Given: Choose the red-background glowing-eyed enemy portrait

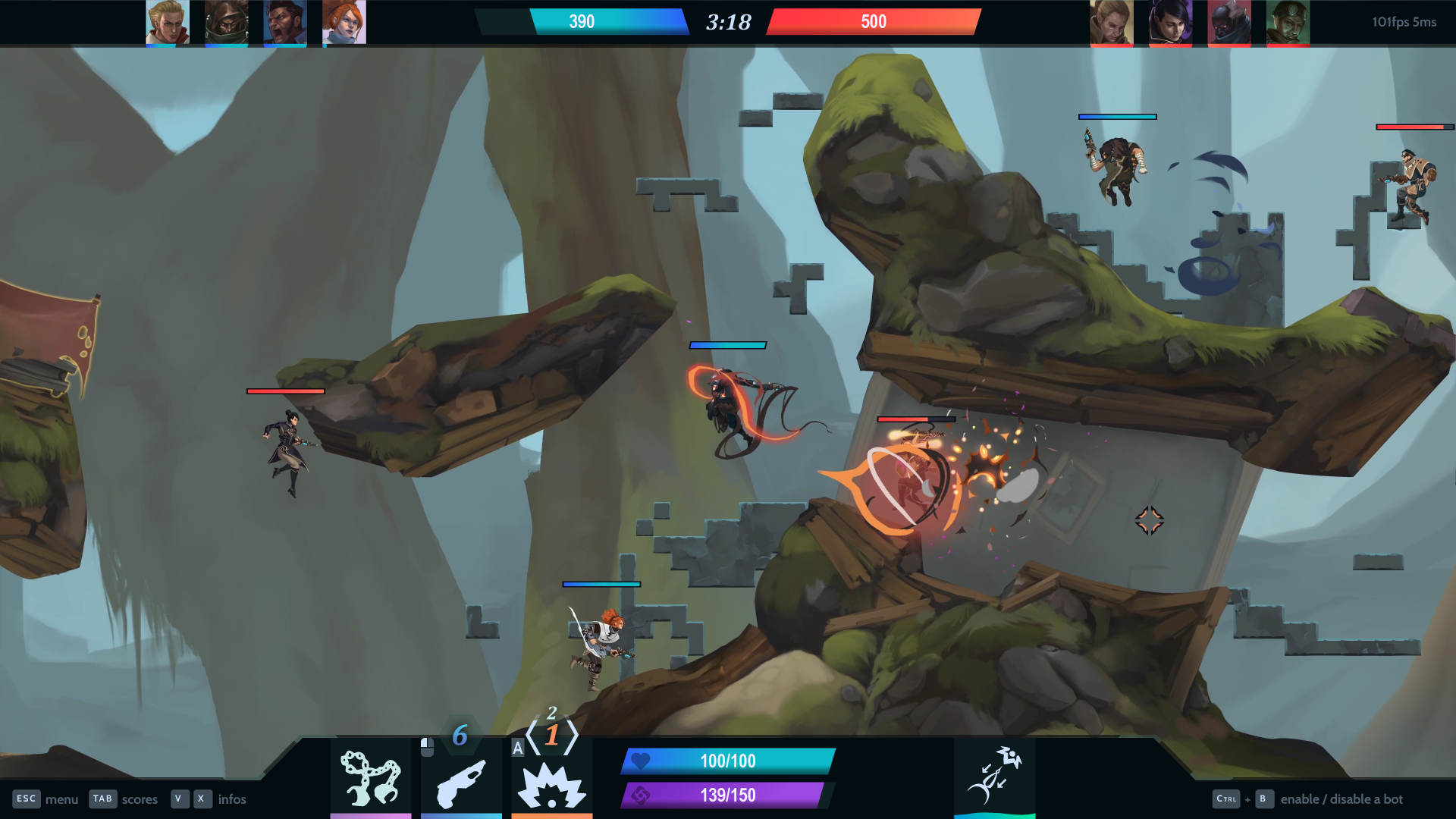Looking at the screenshot, I should [x=1229, y=22].
